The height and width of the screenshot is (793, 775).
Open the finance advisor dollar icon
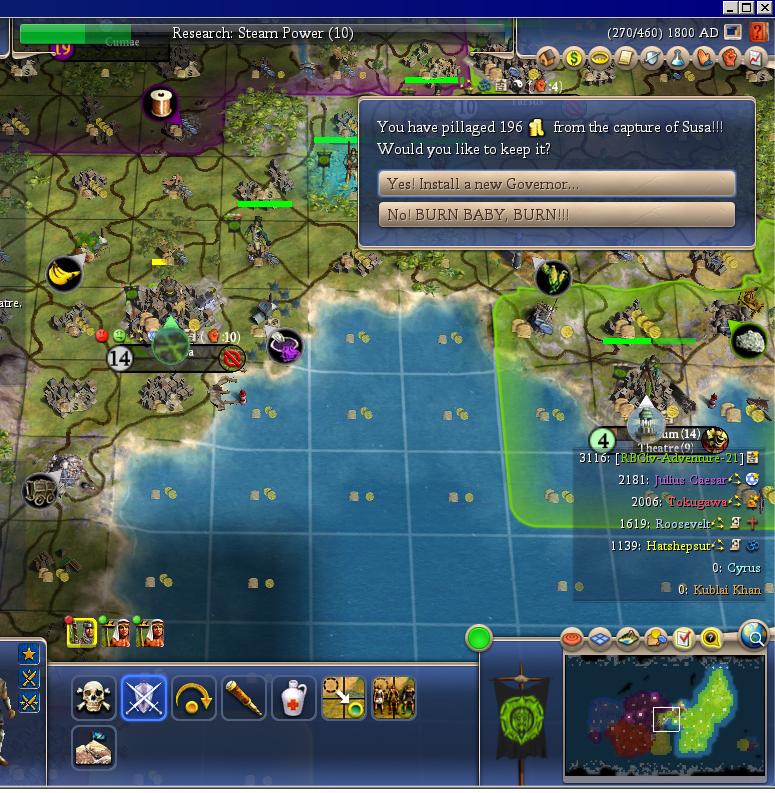[574, 58]
